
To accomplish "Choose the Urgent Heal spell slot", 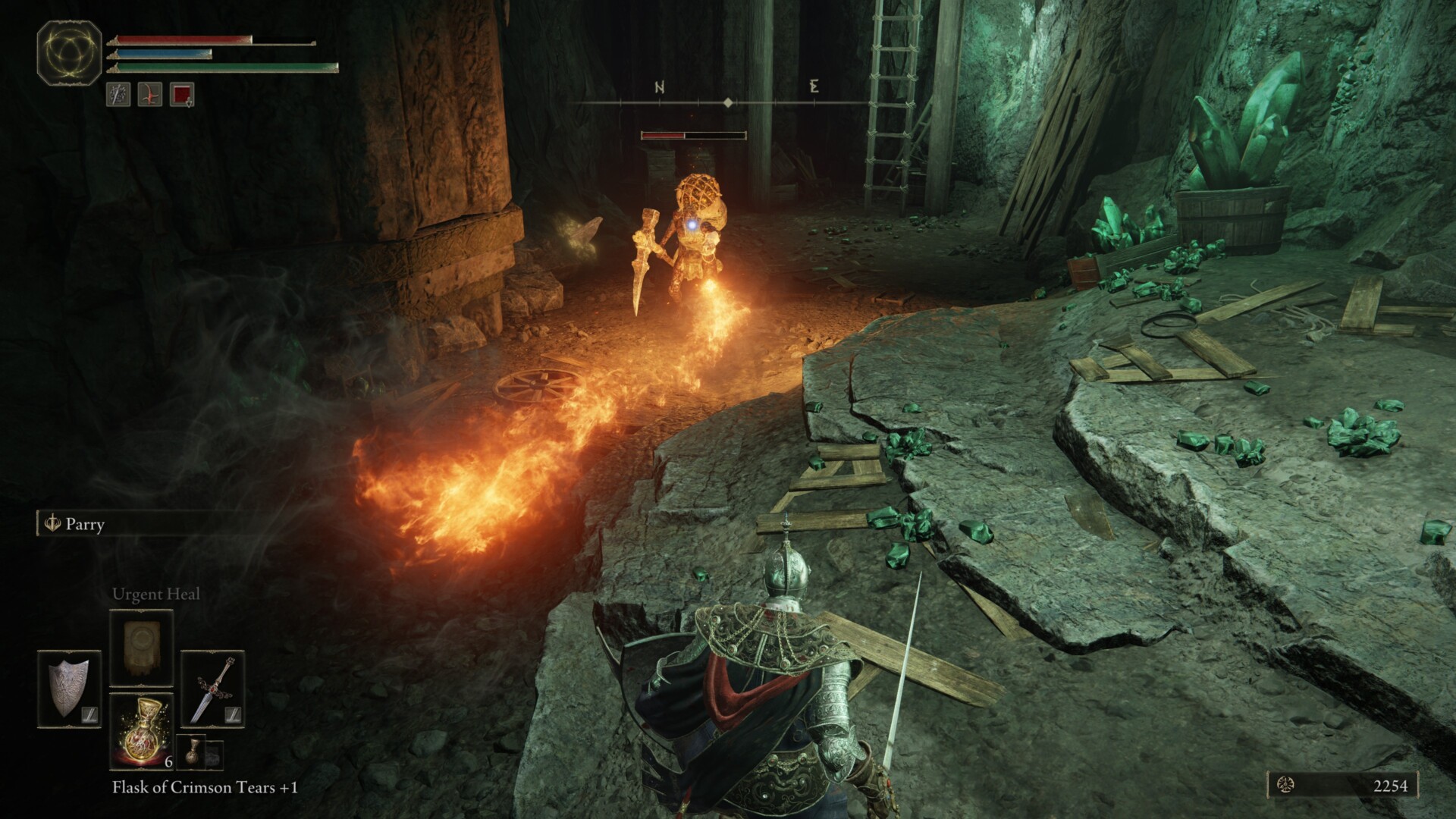I will tap(142, 646).
